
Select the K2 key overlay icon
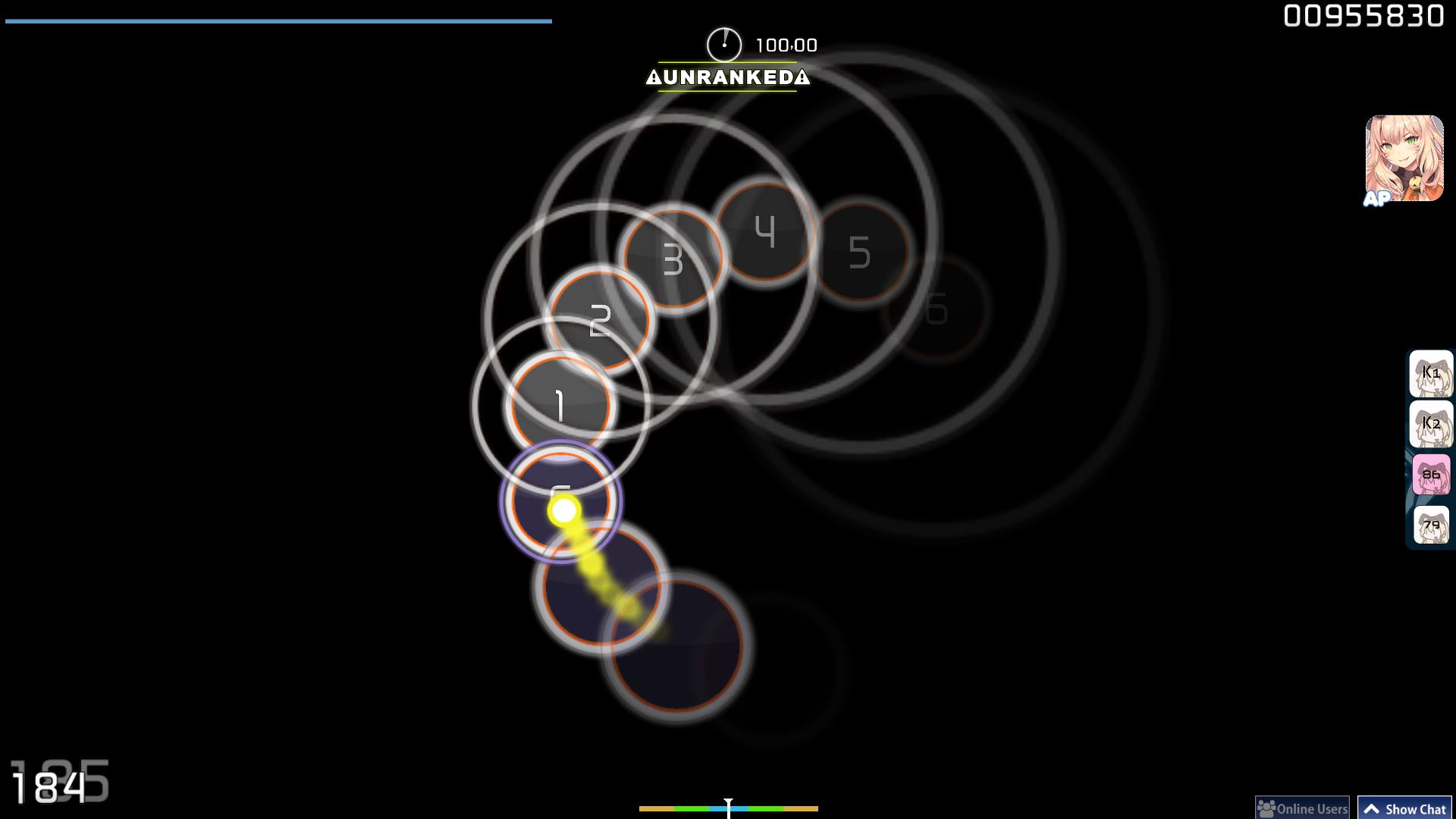click(1431, 422)
